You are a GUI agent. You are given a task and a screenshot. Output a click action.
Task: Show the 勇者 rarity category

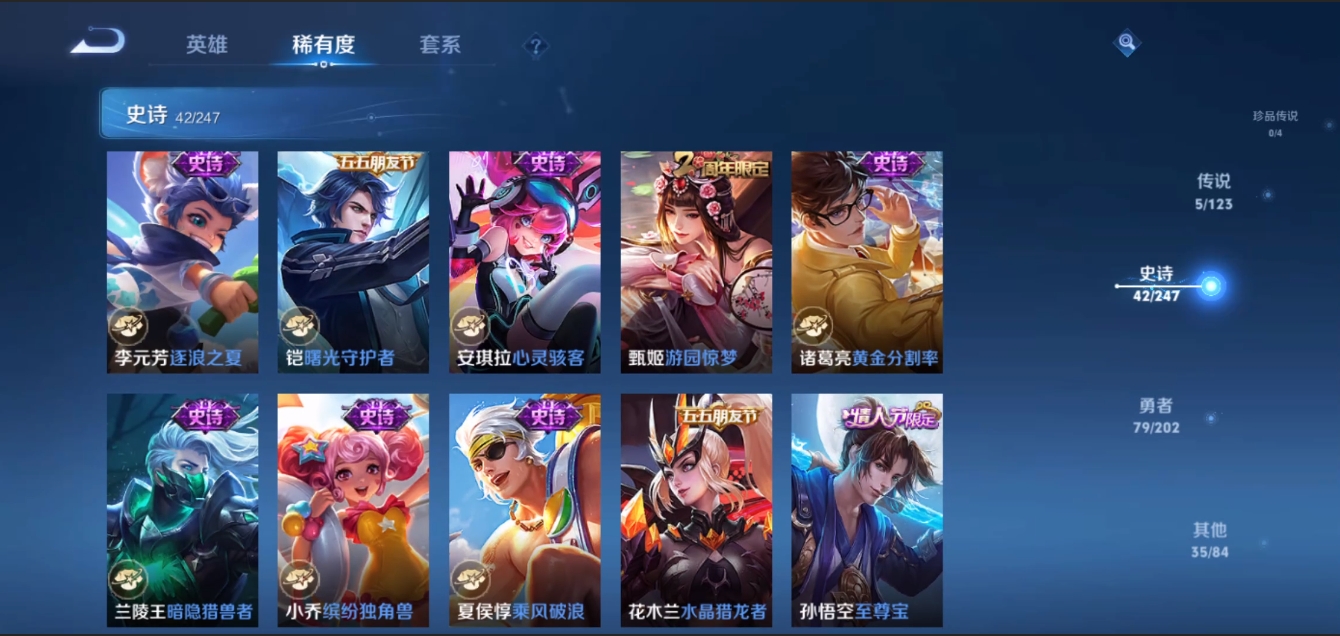click(x=1156, y=415)
